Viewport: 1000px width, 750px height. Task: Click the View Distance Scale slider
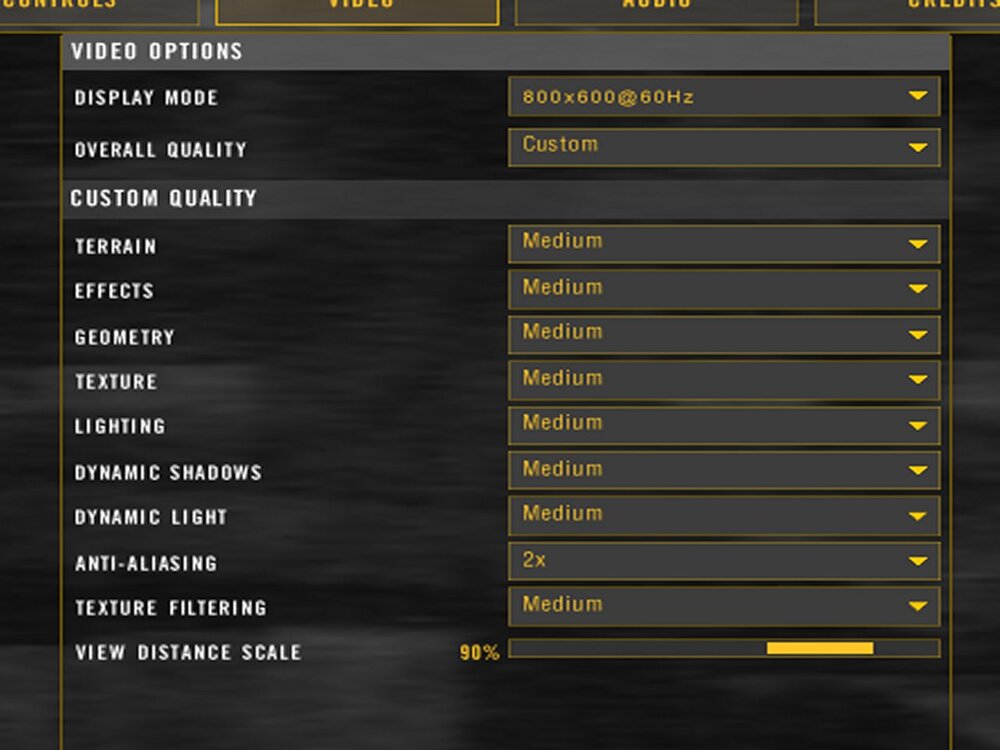pyautogui.click(x=724, y=649)
